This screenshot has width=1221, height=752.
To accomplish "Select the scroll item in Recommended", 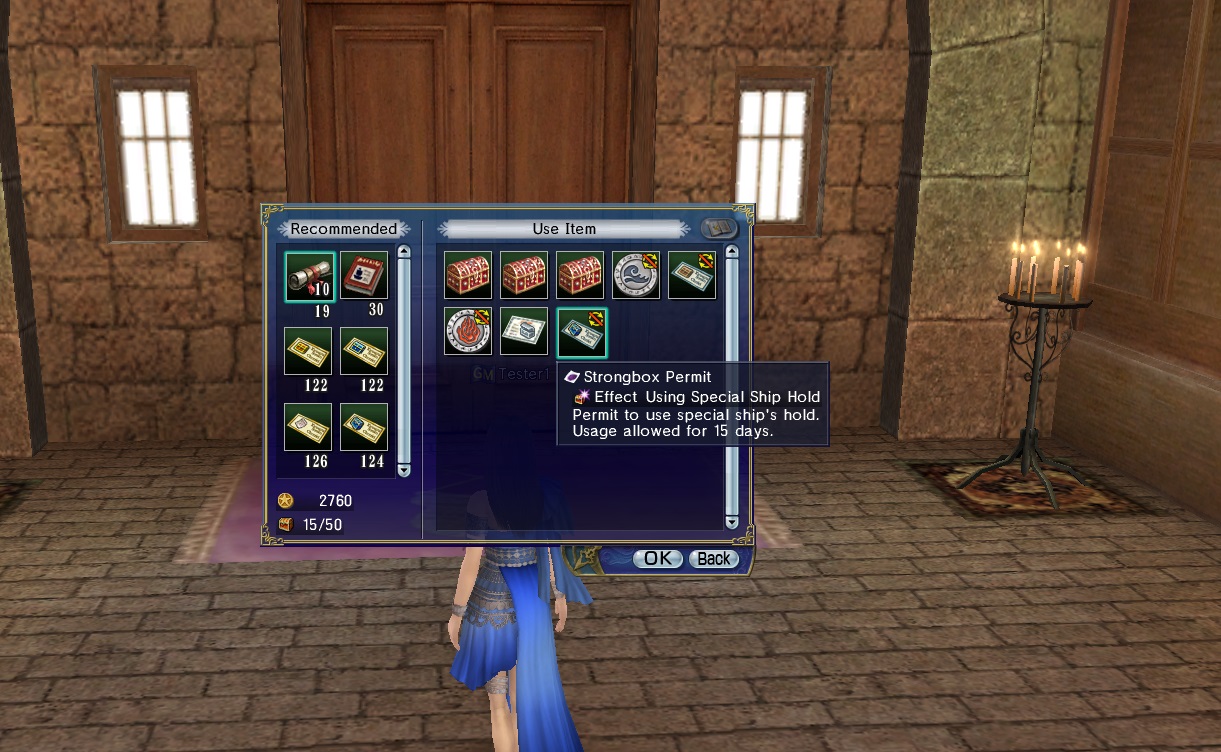I will [309, 276].
